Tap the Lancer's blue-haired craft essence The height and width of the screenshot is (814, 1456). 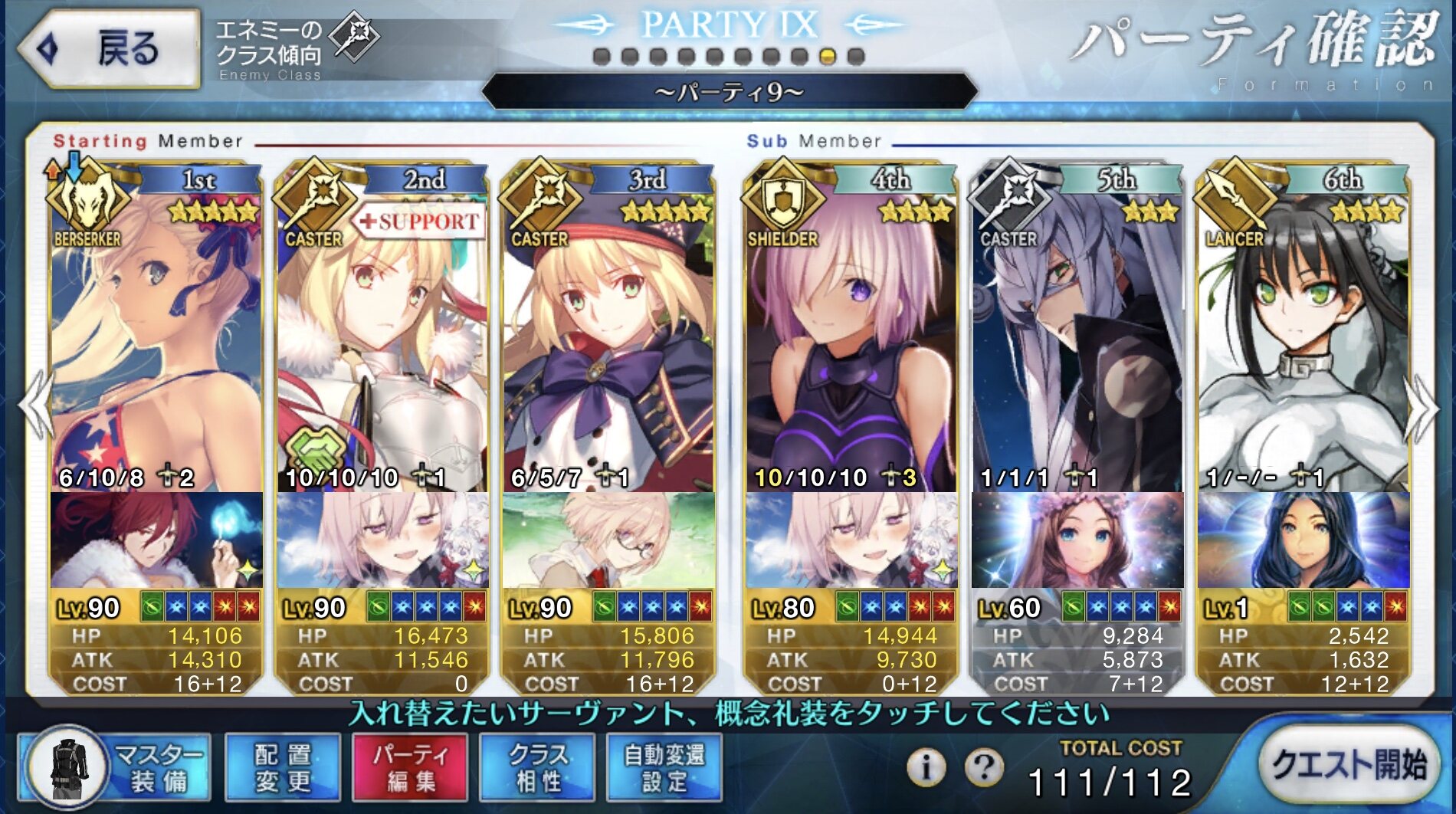tap(1303, 540)
